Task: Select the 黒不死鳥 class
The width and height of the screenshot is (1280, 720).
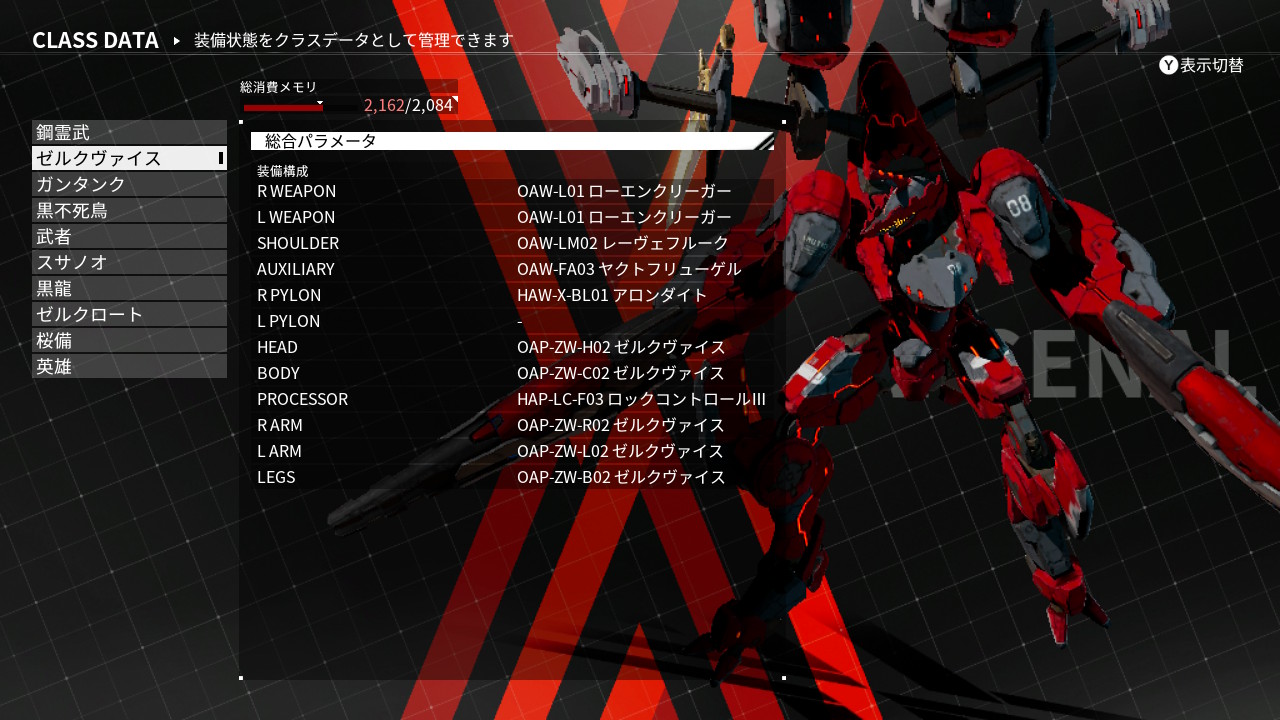Action: (x=129, y=209)
